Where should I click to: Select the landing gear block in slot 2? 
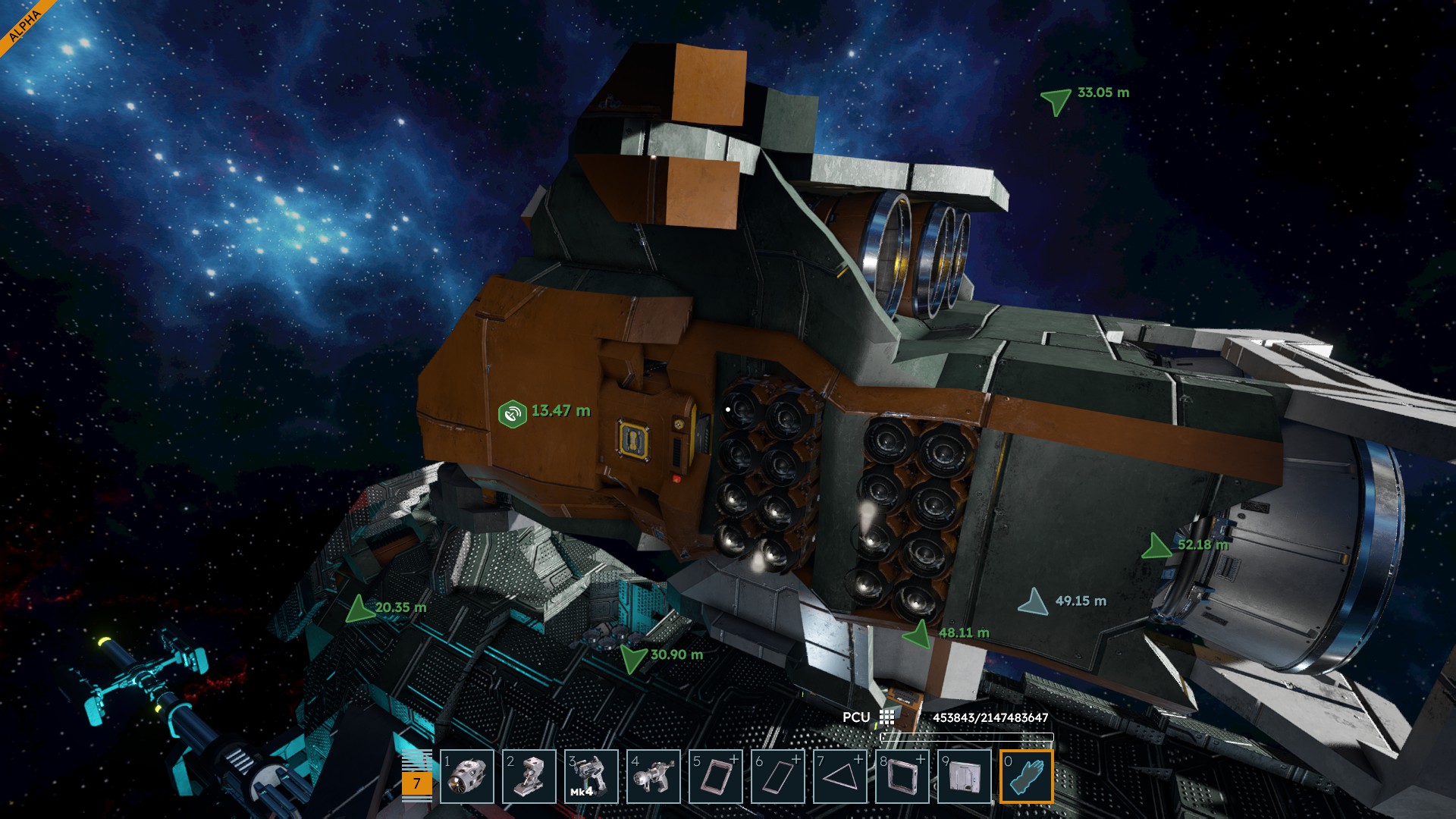529,777
